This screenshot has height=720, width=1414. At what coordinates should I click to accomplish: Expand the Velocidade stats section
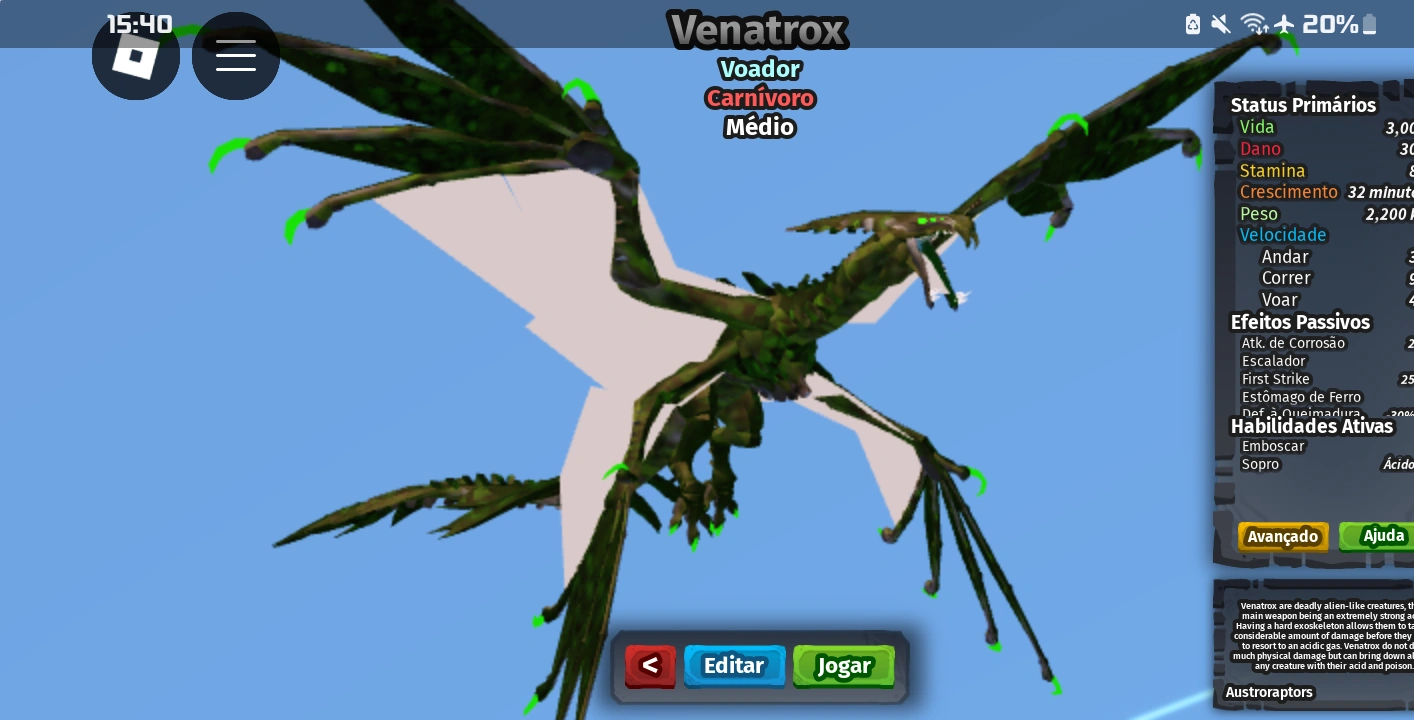(x=1283, y=235)
